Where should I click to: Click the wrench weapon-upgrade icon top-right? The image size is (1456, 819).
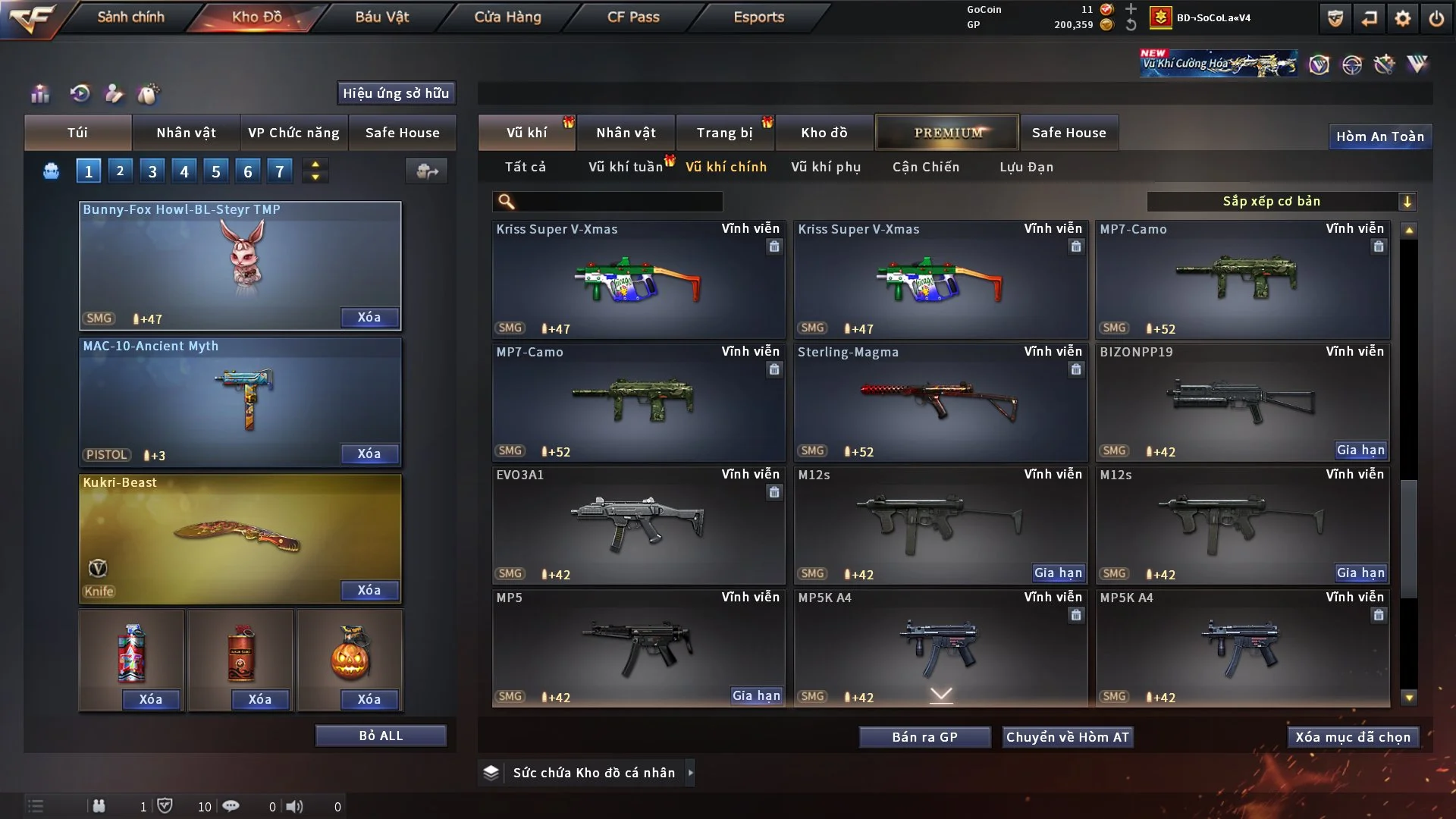(x=1385, y=64)
